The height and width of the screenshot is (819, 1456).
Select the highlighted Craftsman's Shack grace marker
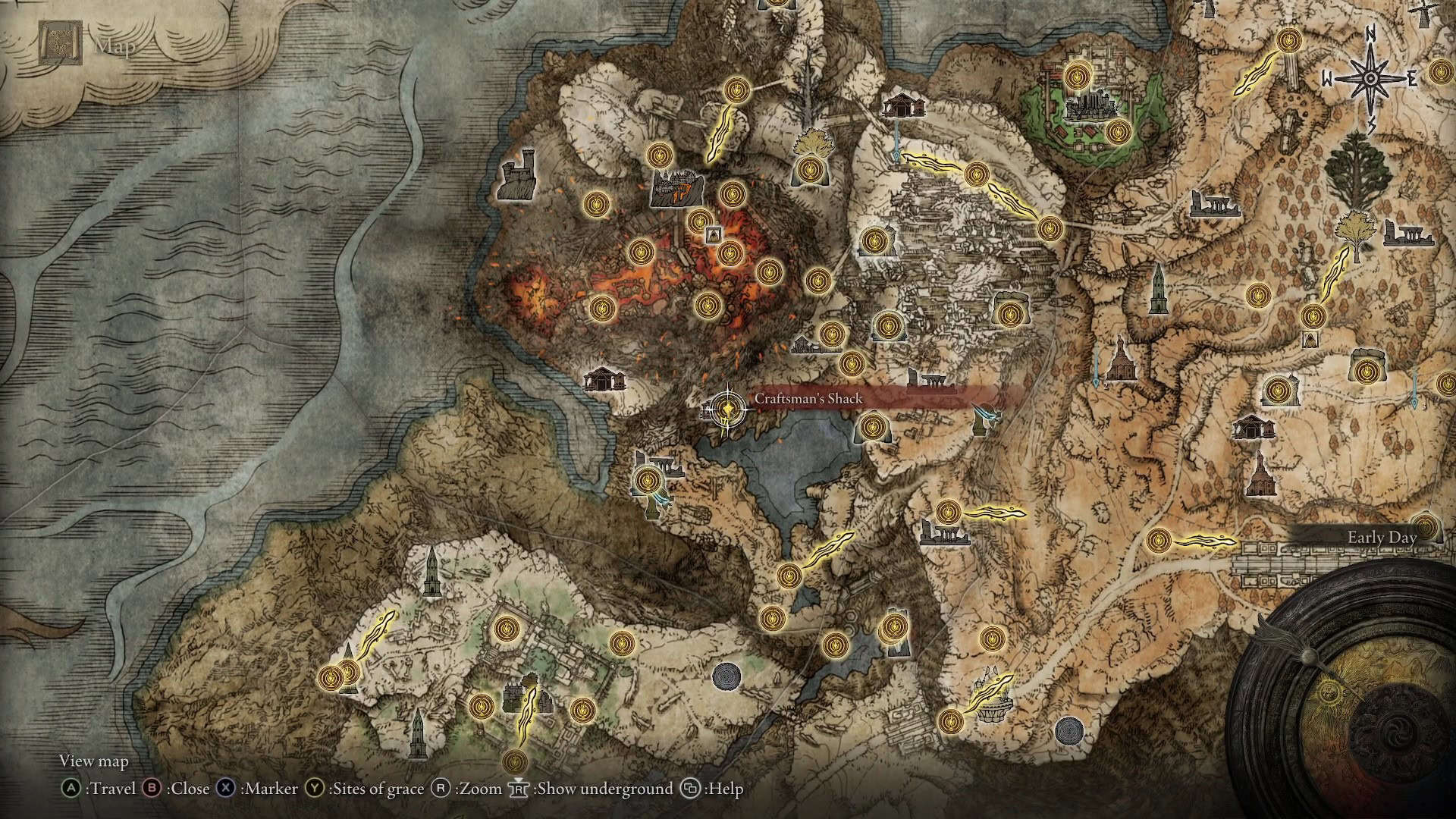pos(727,410)
